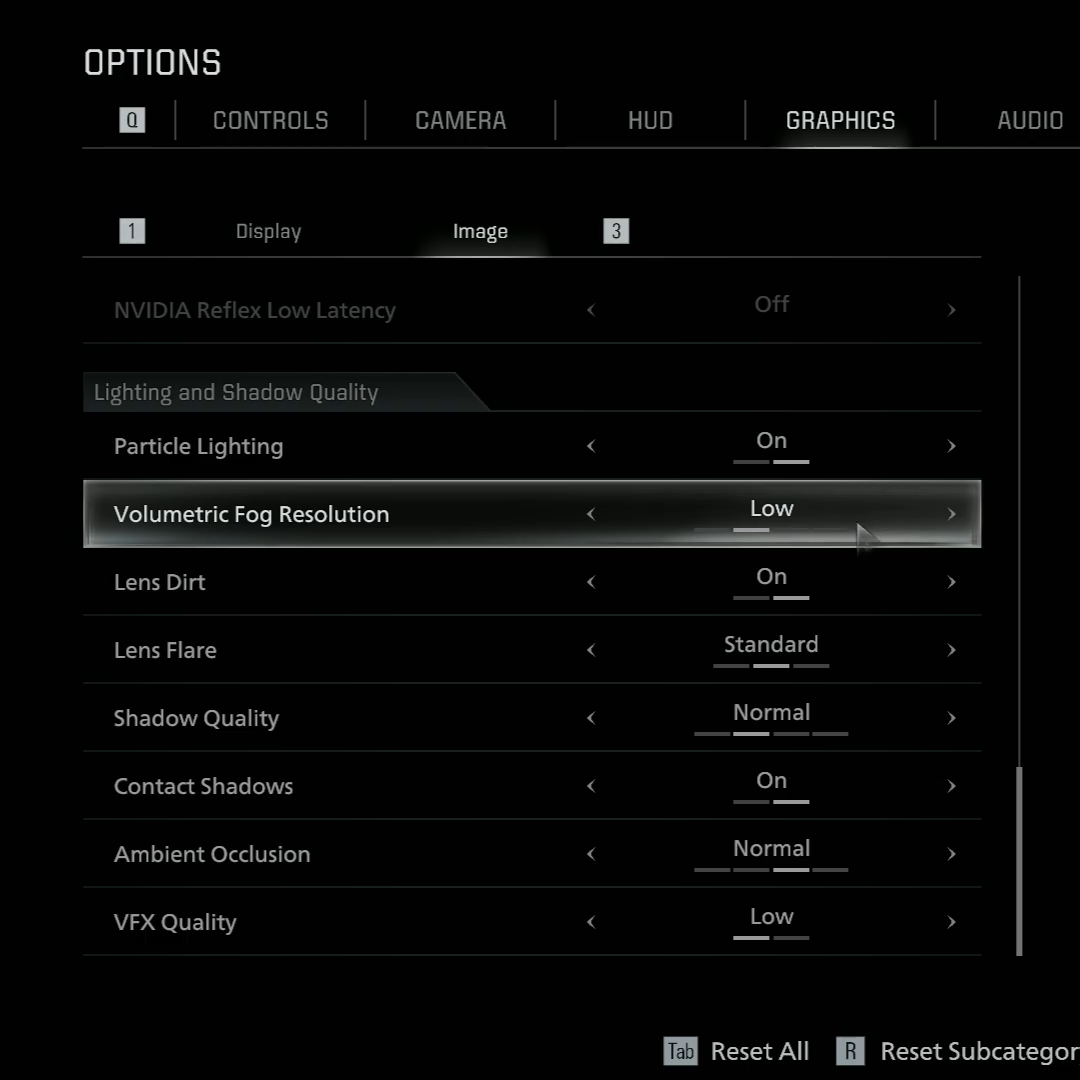Raise VFX Quality with right arrow

click(x=951, y=922)
